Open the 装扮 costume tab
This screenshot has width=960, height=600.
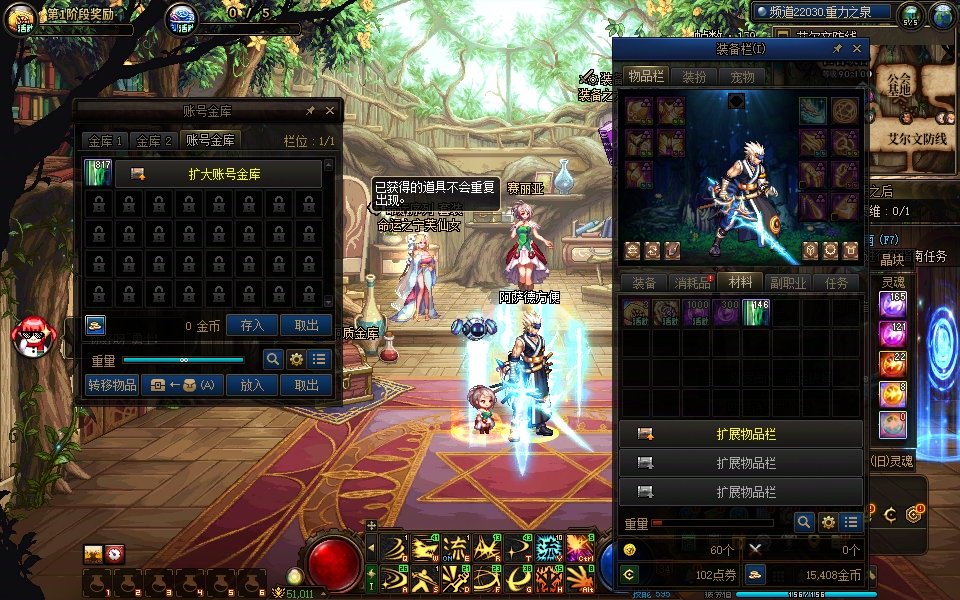(694, 76)
